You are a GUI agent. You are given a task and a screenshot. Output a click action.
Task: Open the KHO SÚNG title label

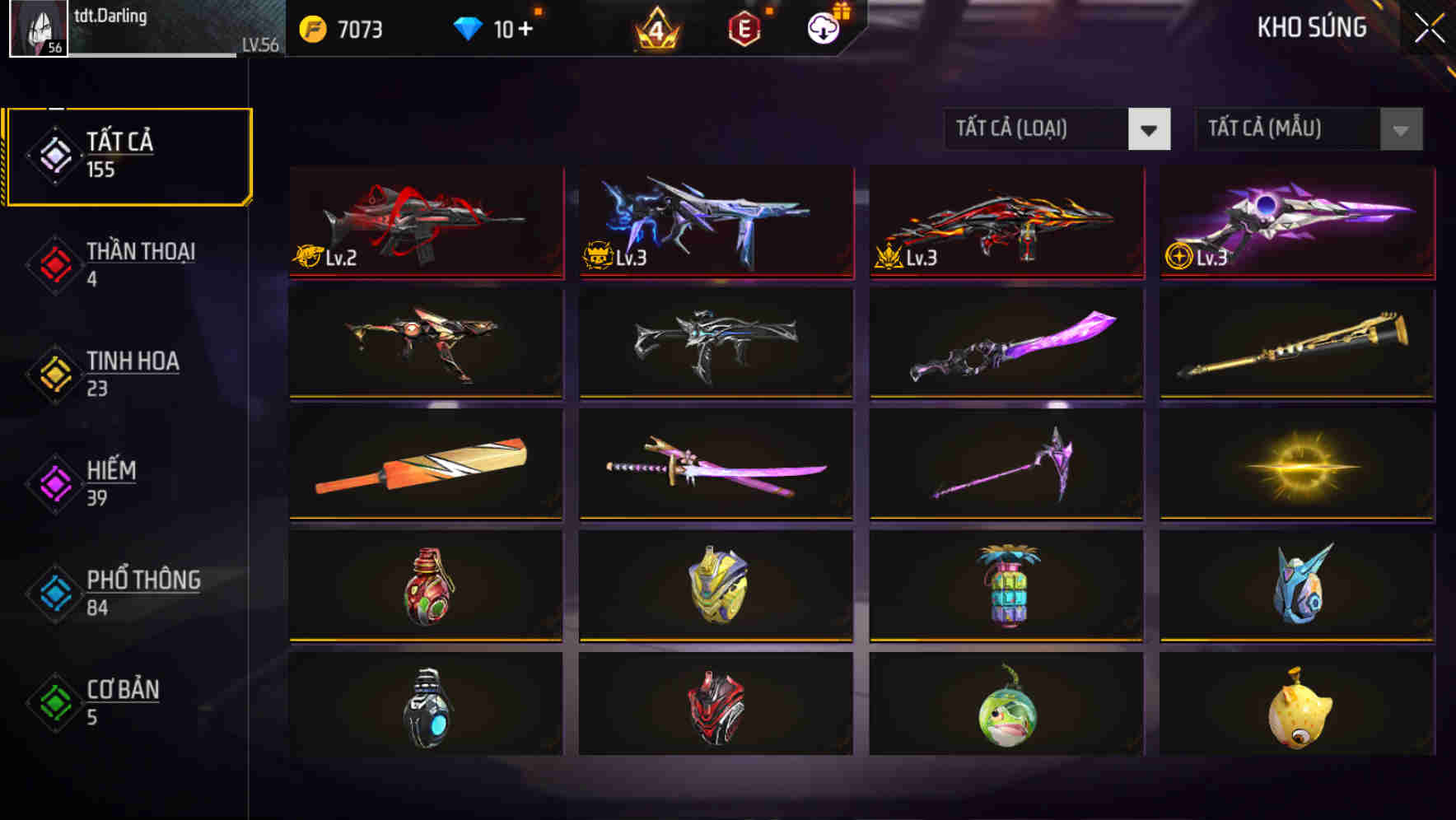(x=1311, y=27)
